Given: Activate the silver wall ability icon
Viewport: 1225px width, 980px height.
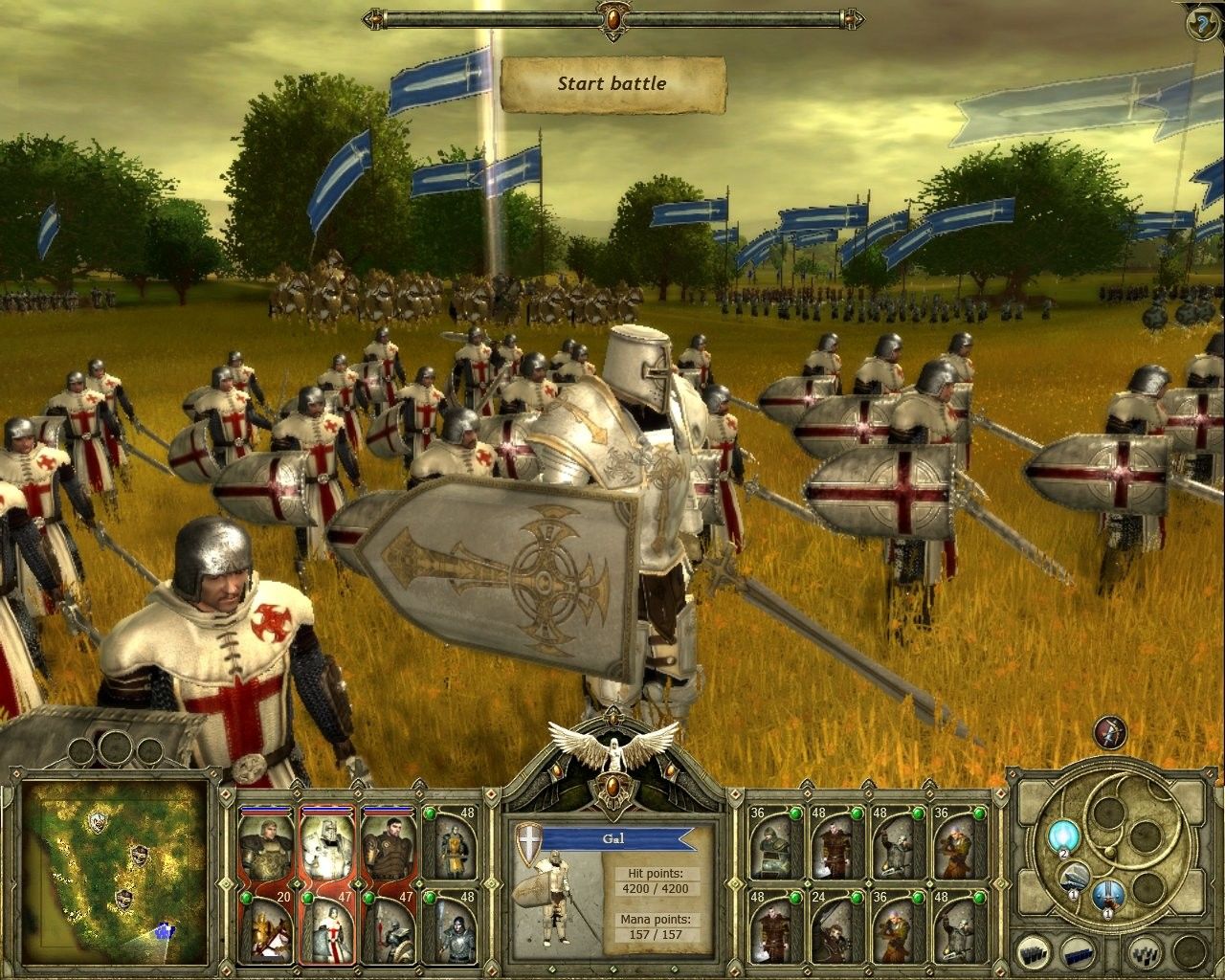Looking at the screenshot, I should 1073,878.
